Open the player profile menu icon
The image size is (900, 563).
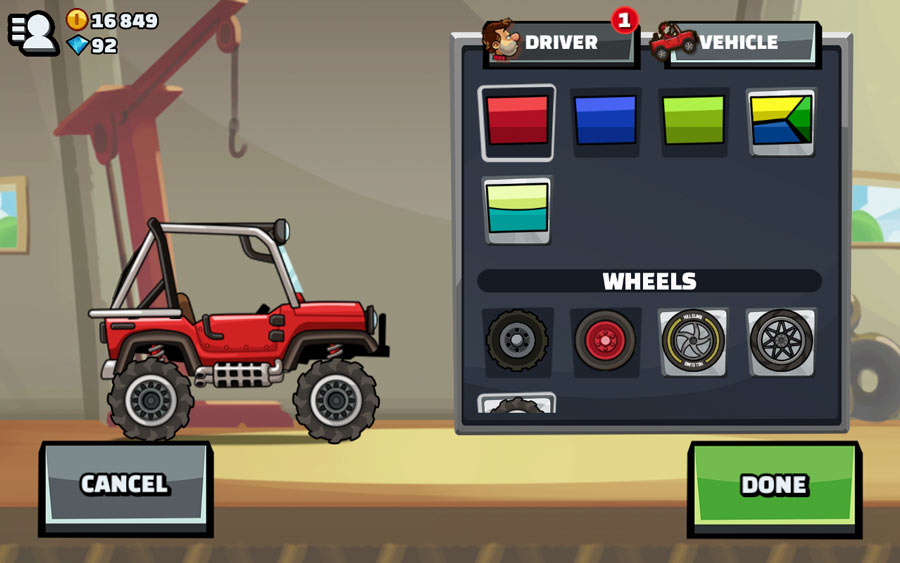(33, 31)
